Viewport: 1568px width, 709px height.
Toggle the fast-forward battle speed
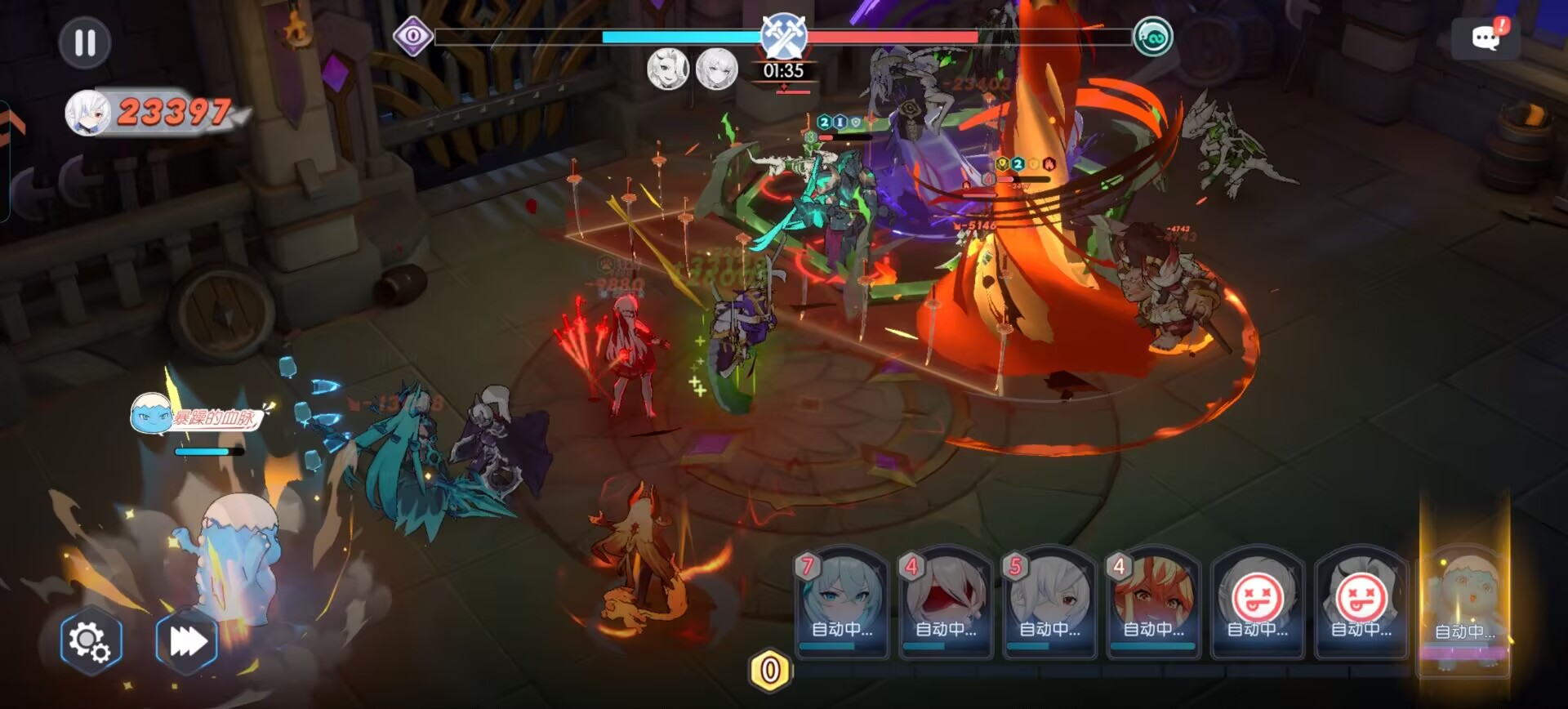pos(187,641)
